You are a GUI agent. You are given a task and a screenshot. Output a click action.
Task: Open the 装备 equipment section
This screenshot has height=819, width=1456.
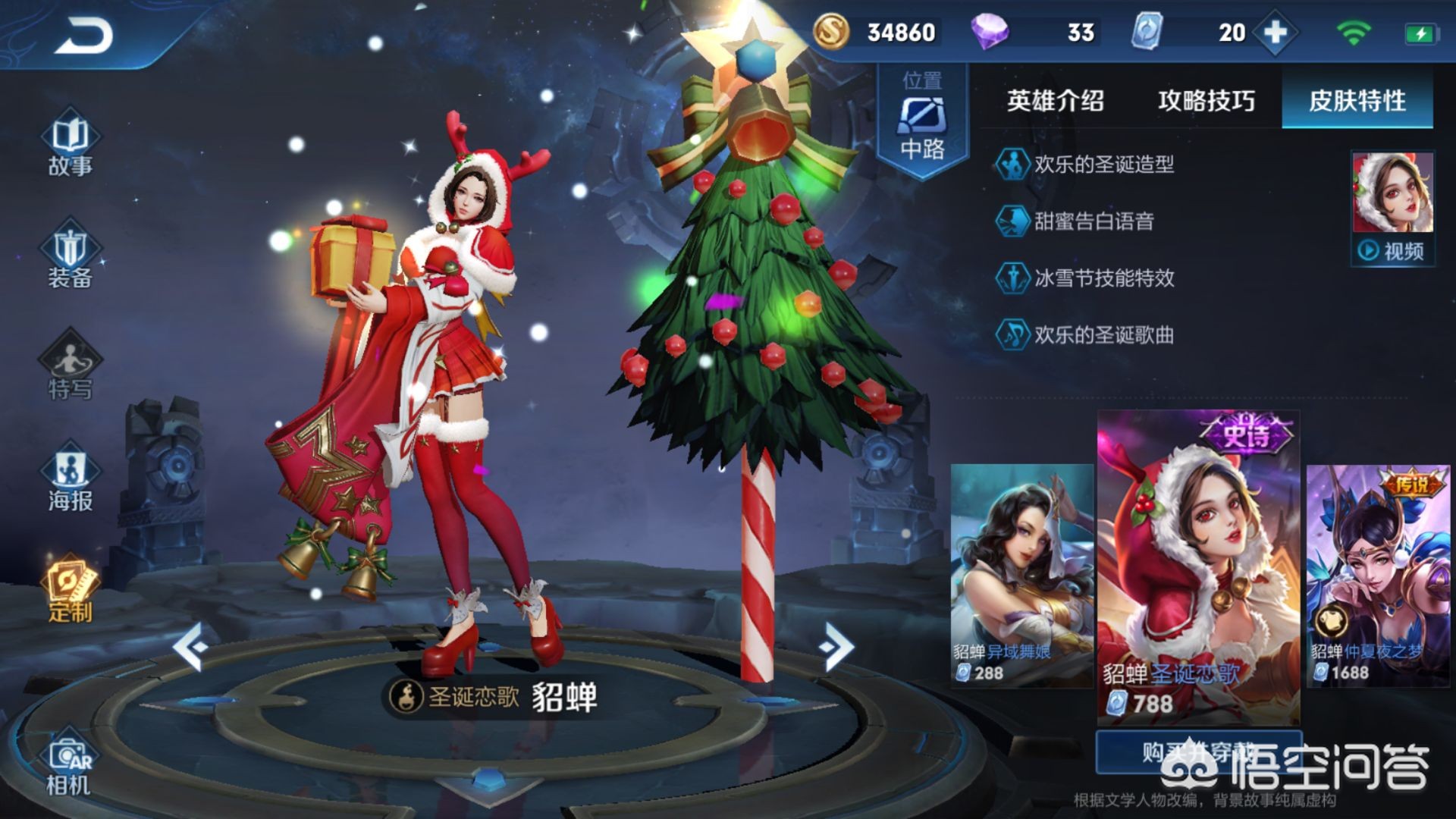coord(70,258)
